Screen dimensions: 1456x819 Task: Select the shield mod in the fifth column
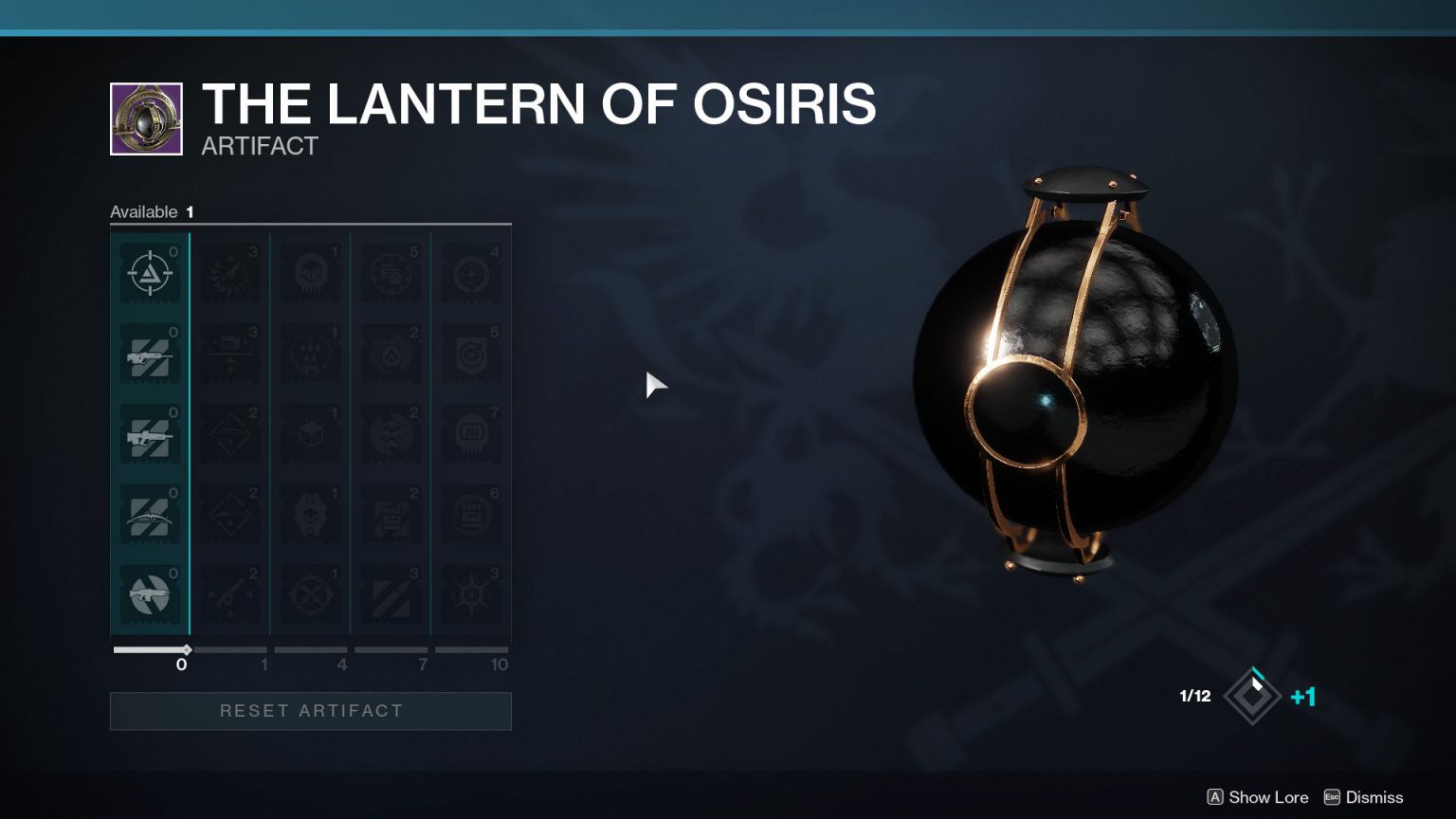(471, 353)
